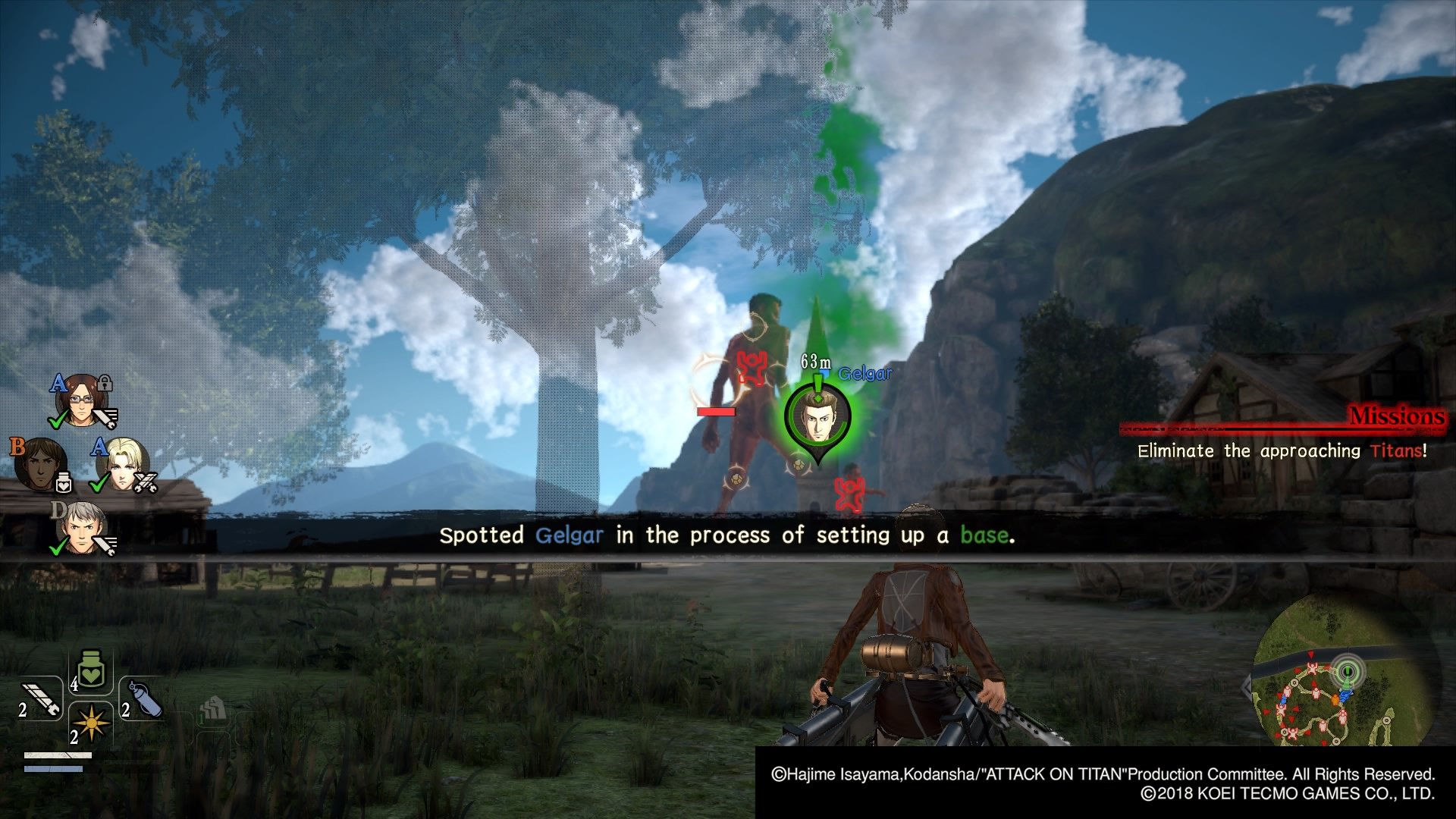The height and width of the screenshot is (819, 1456).
Task: Click the medicine bottle icon on rank B ally
Action: 64,482
